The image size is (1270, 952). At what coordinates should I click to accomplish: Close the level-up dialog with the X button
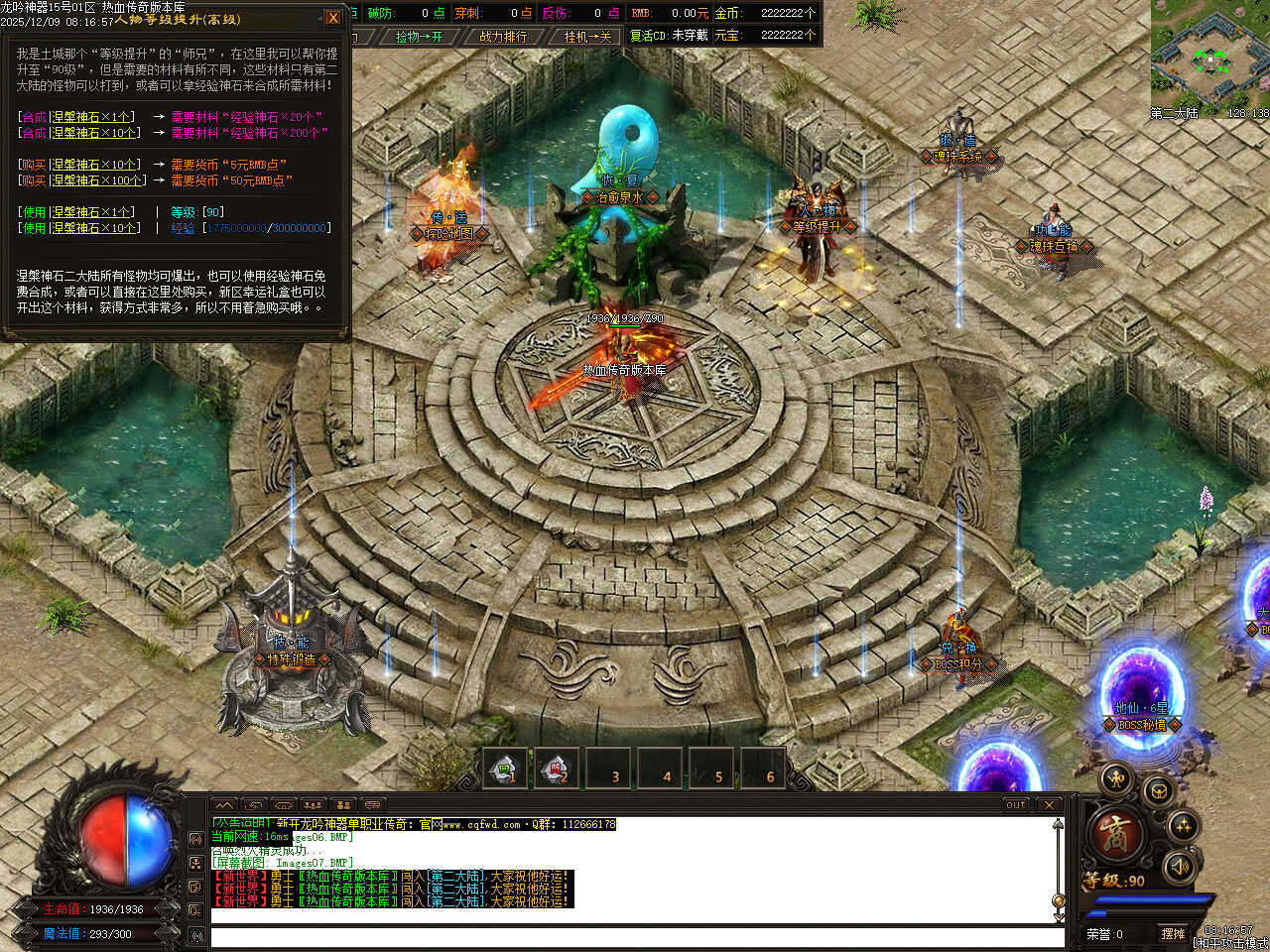tap(333, 18)
